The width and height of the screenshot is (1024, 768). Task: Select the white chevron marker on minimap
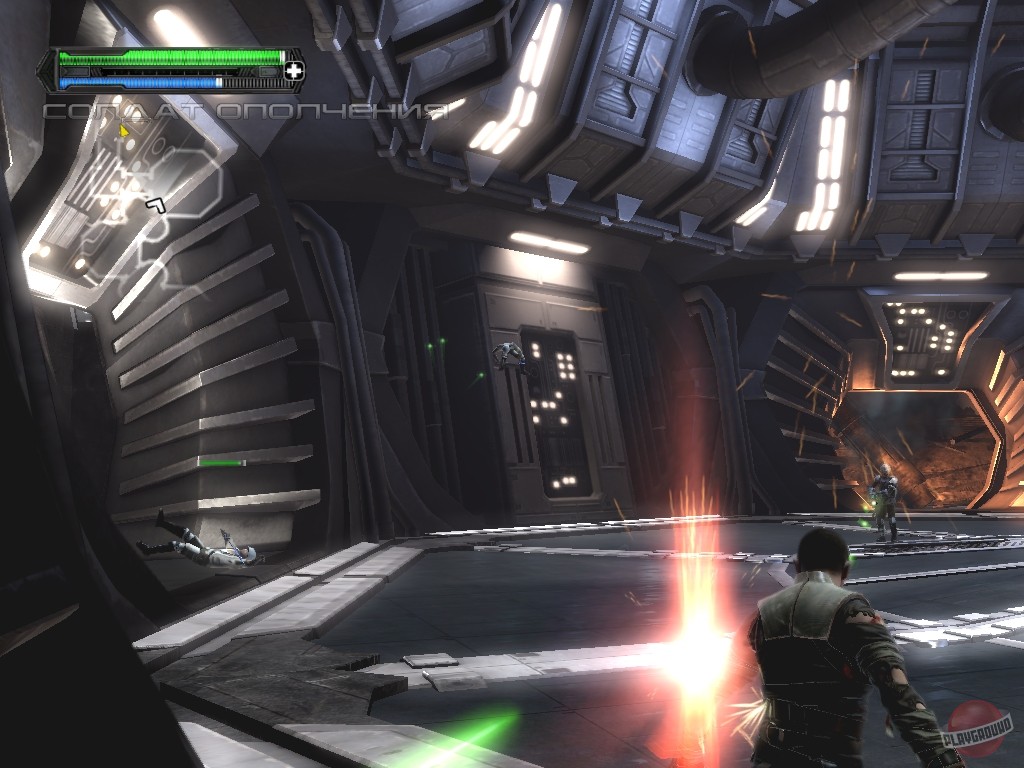[155, 205]
